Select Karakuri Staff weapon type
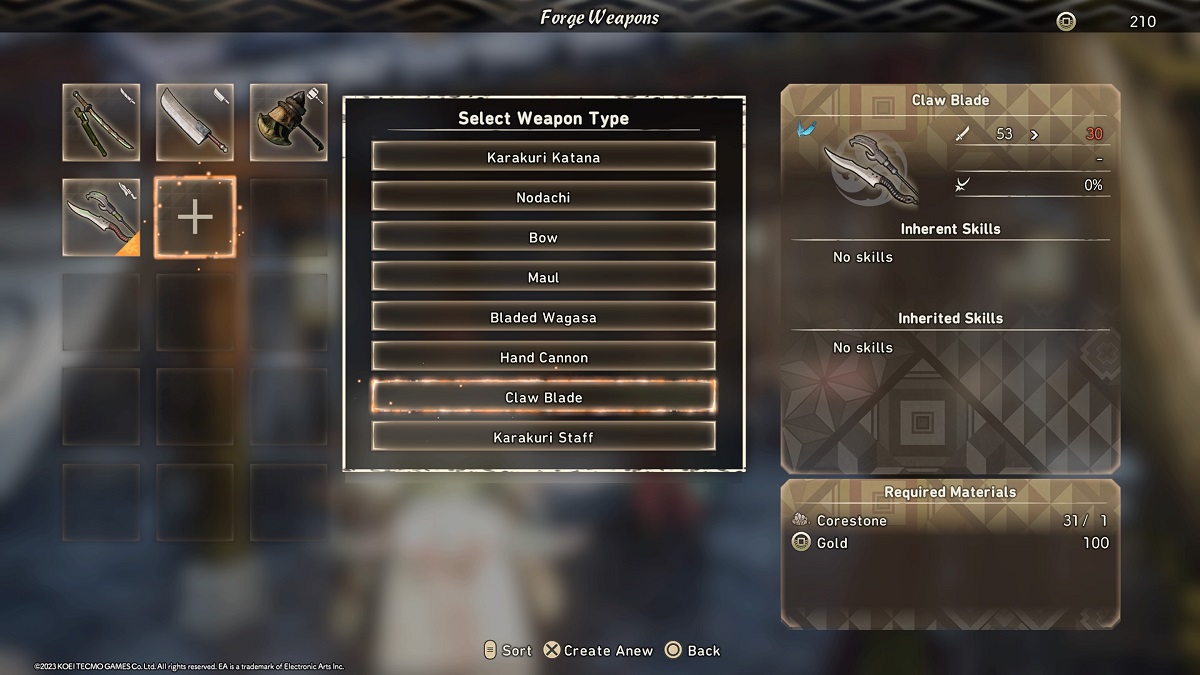This screenshot has width=1200, height=675. point(543,437)
